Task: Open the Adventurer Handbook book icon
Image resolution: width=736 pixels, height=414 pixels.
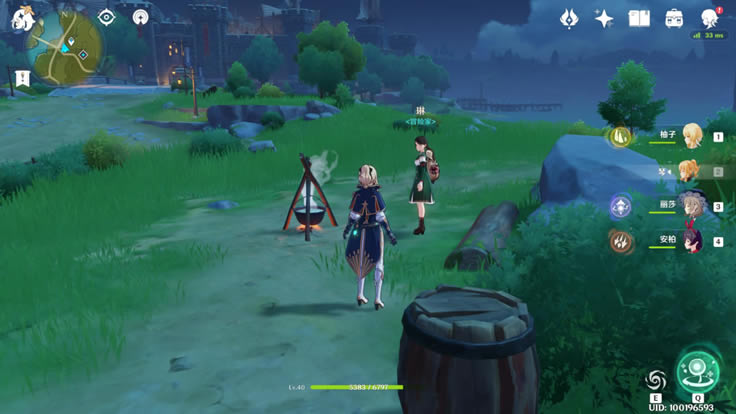Action: point(639,18)
